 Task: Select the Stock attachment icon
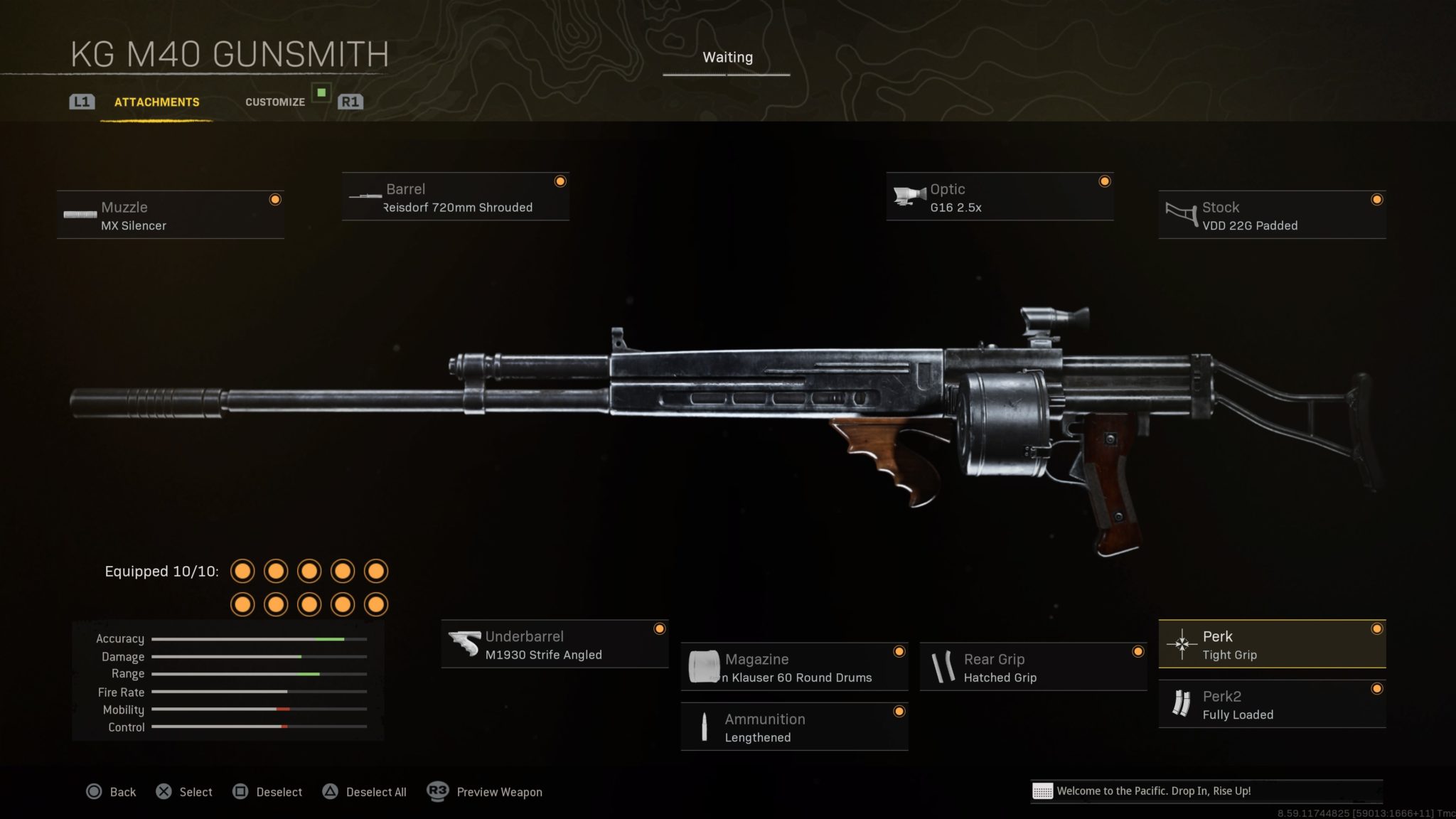pos(1180,213)
